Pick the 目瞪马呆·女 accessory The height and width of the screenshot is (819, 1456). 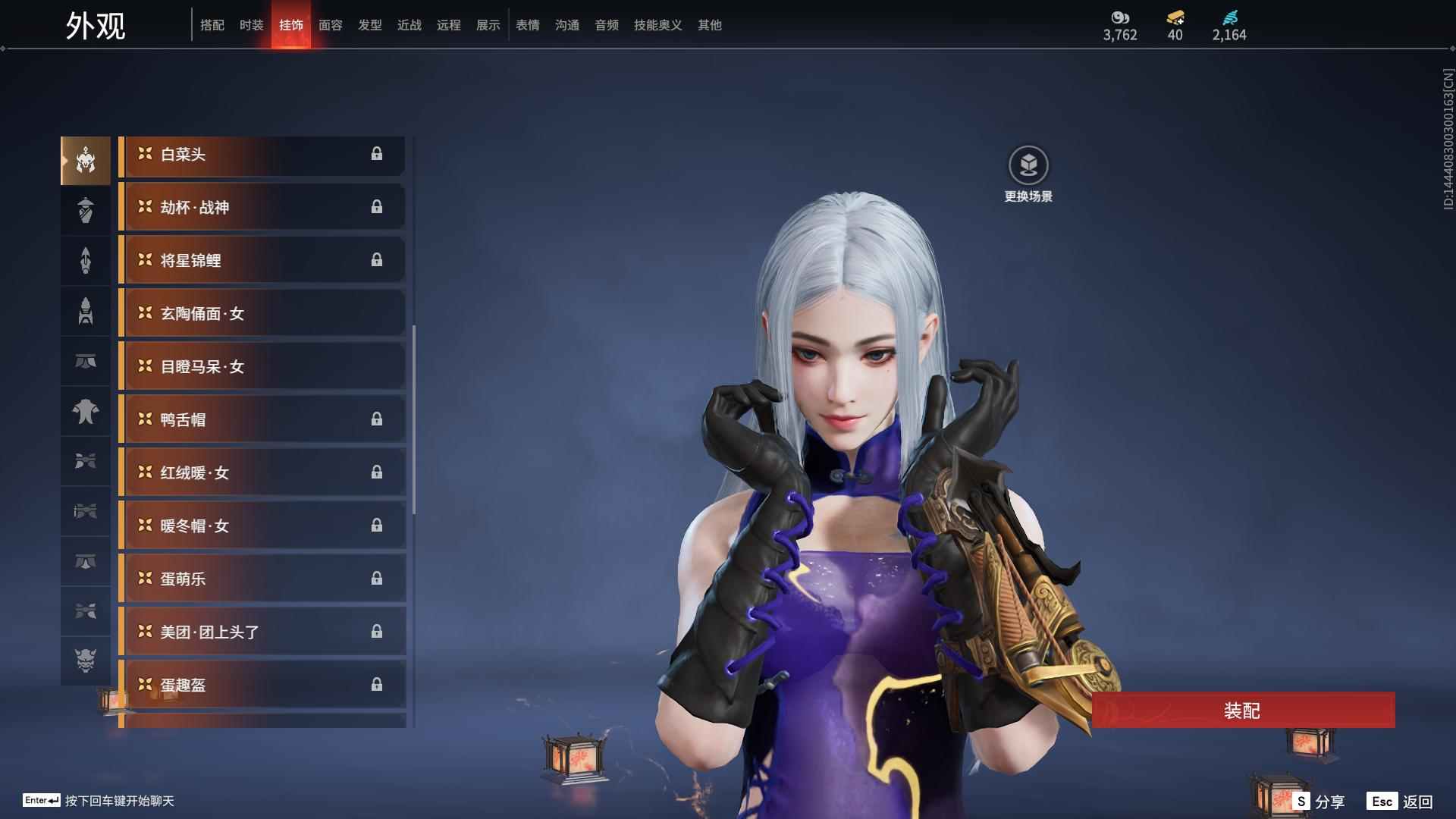[262, 366]
